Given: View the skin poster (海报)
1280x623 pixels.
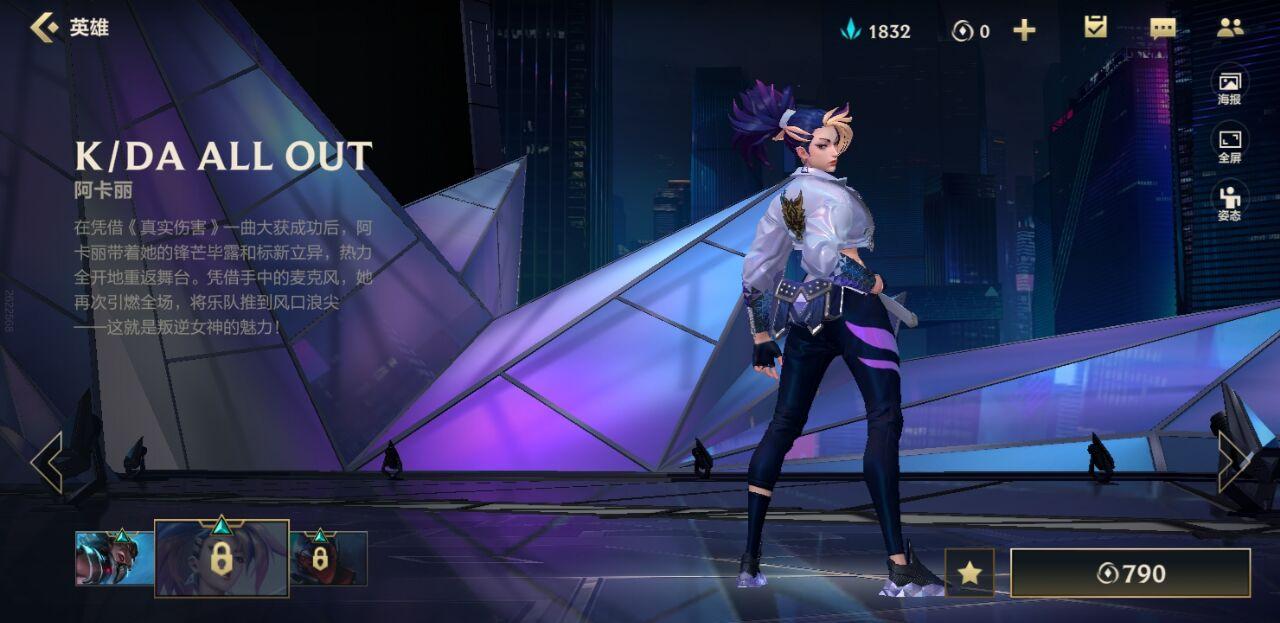Looking at the screenshot, I should click(1229, 86).
